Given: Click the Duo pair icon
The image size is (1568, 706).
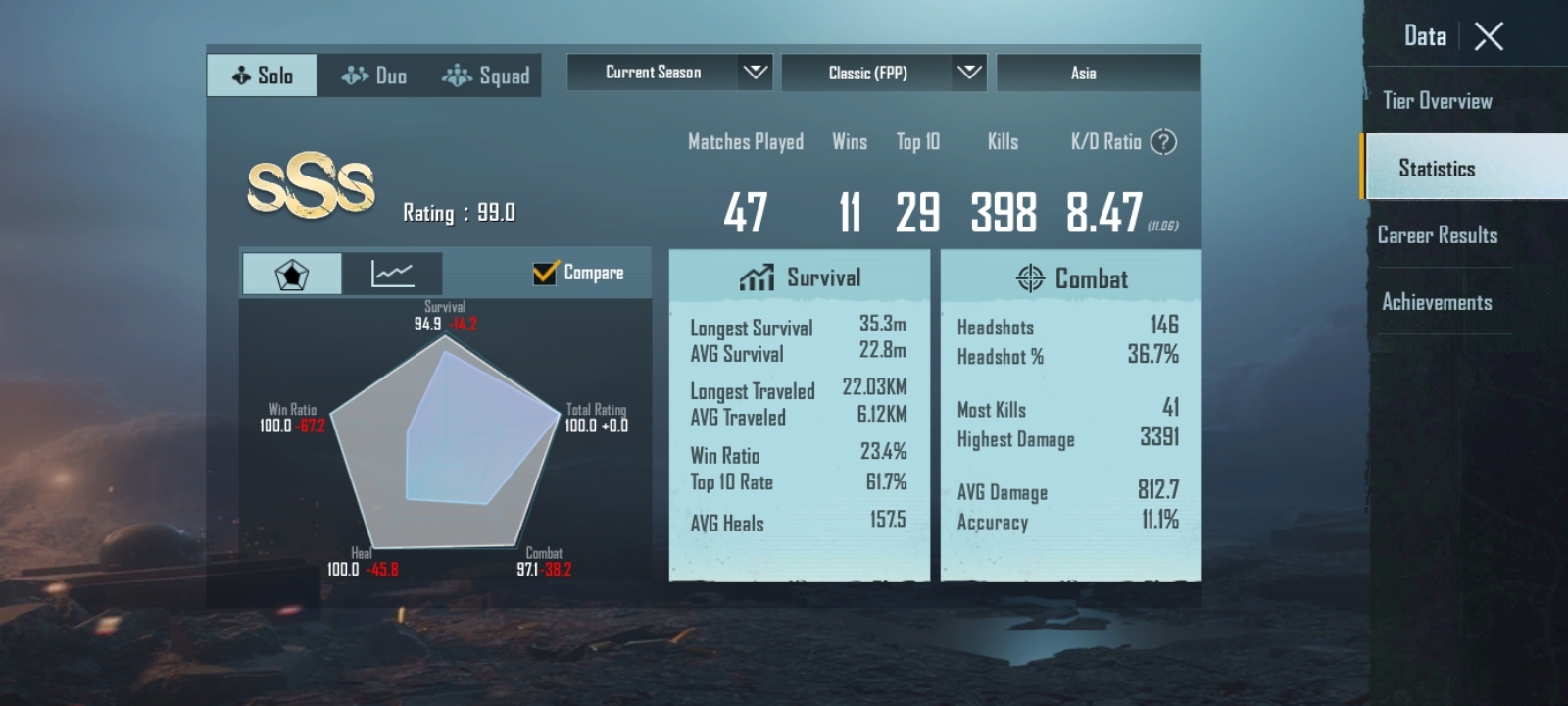Looking at the screenshot, I should click(352, 75).
